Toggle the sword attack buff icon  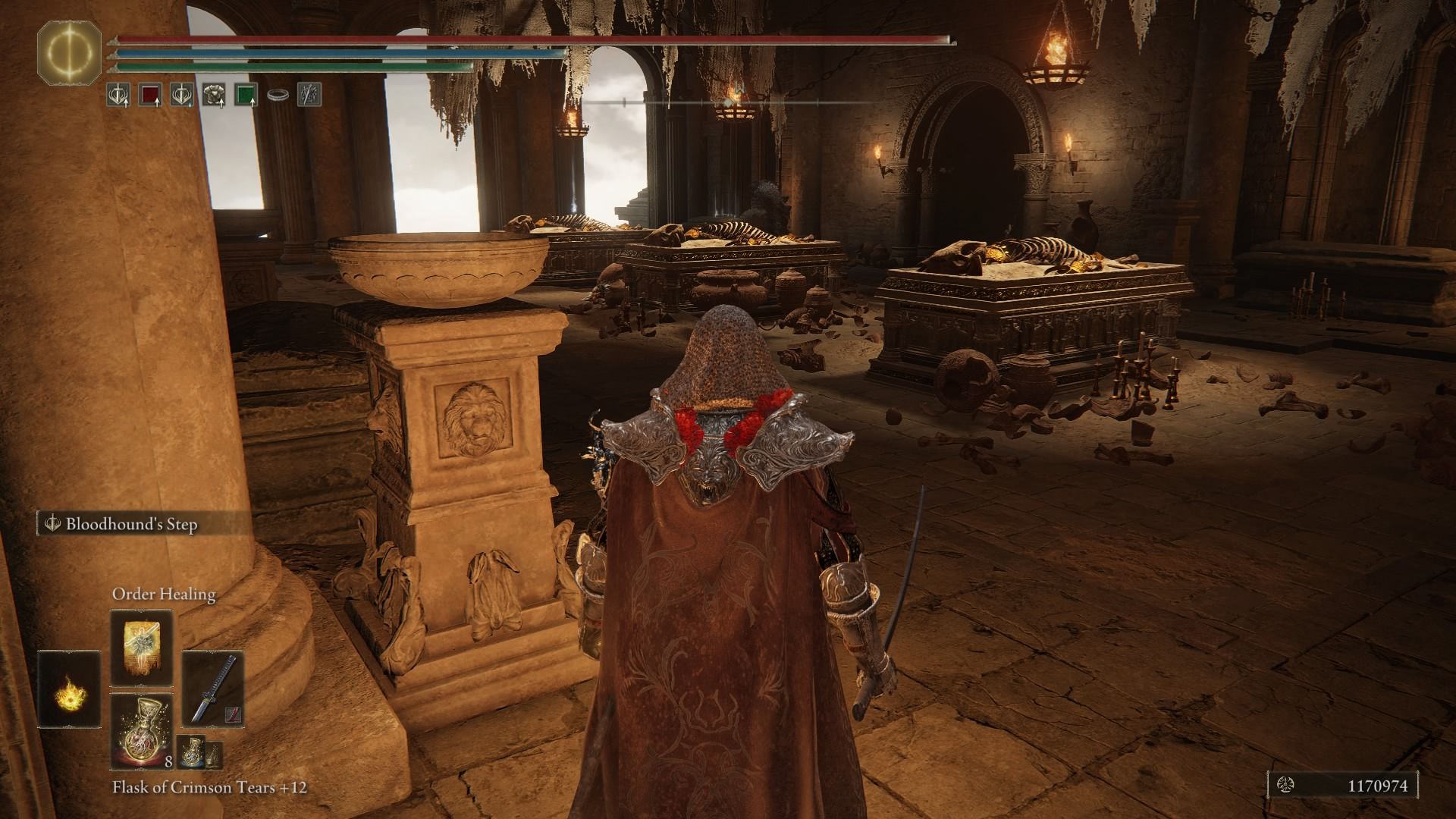118,93
